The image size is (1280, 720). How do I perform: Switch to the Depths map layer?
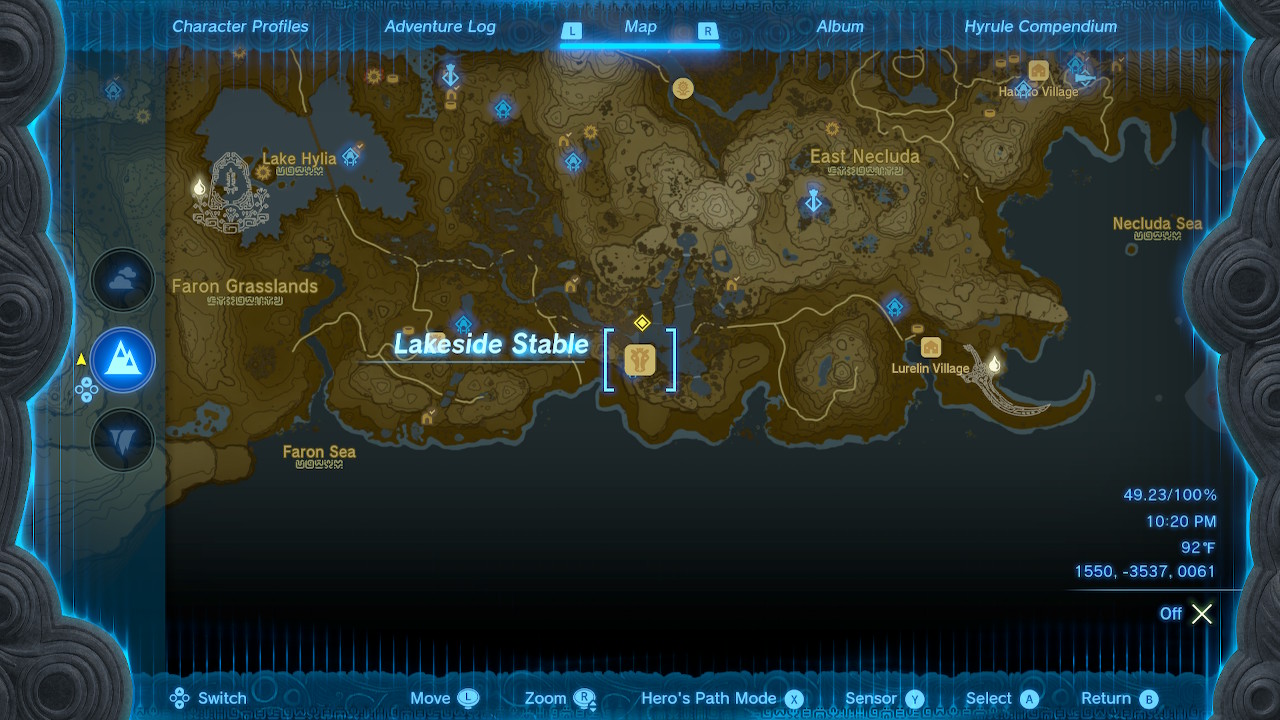click(x=122, y=438)
